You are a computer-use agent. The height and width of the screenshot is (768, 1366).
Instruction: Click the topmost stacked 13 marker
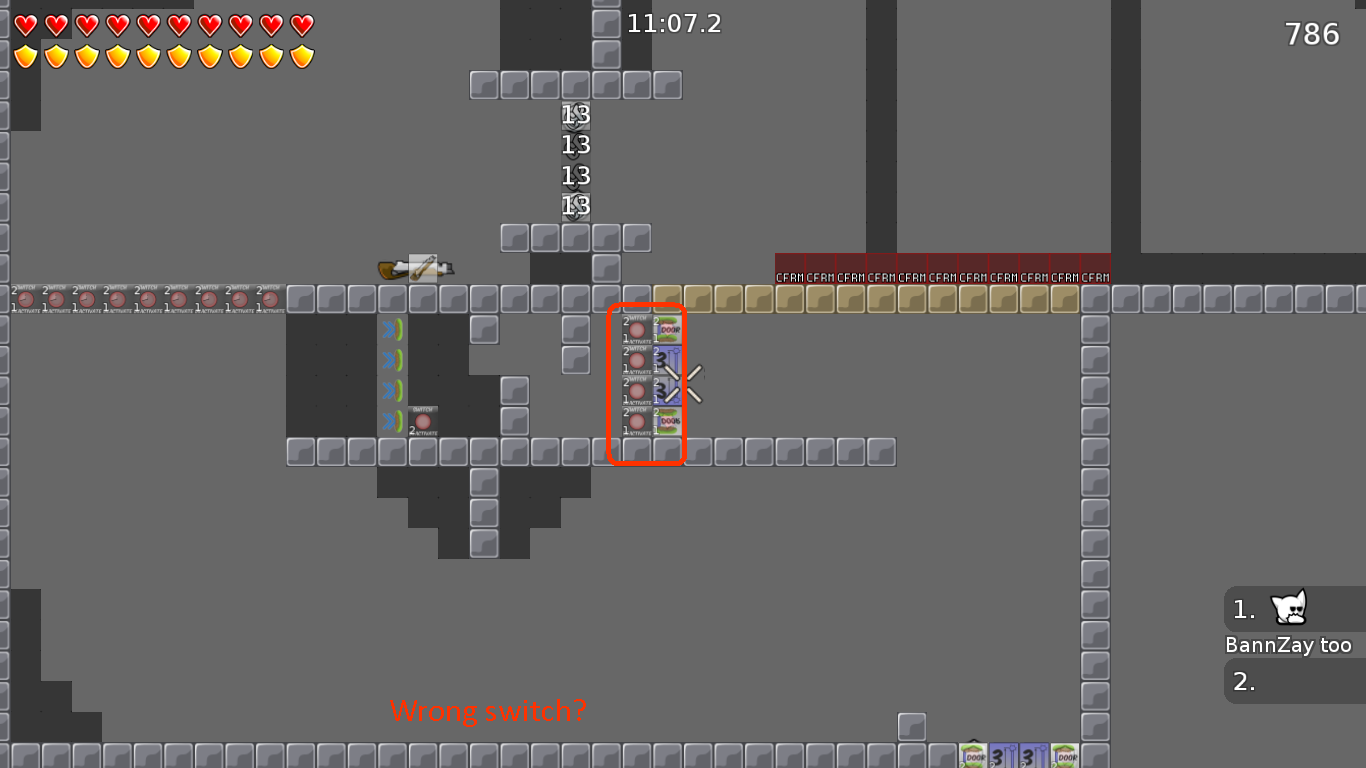(x=574, y=115)
